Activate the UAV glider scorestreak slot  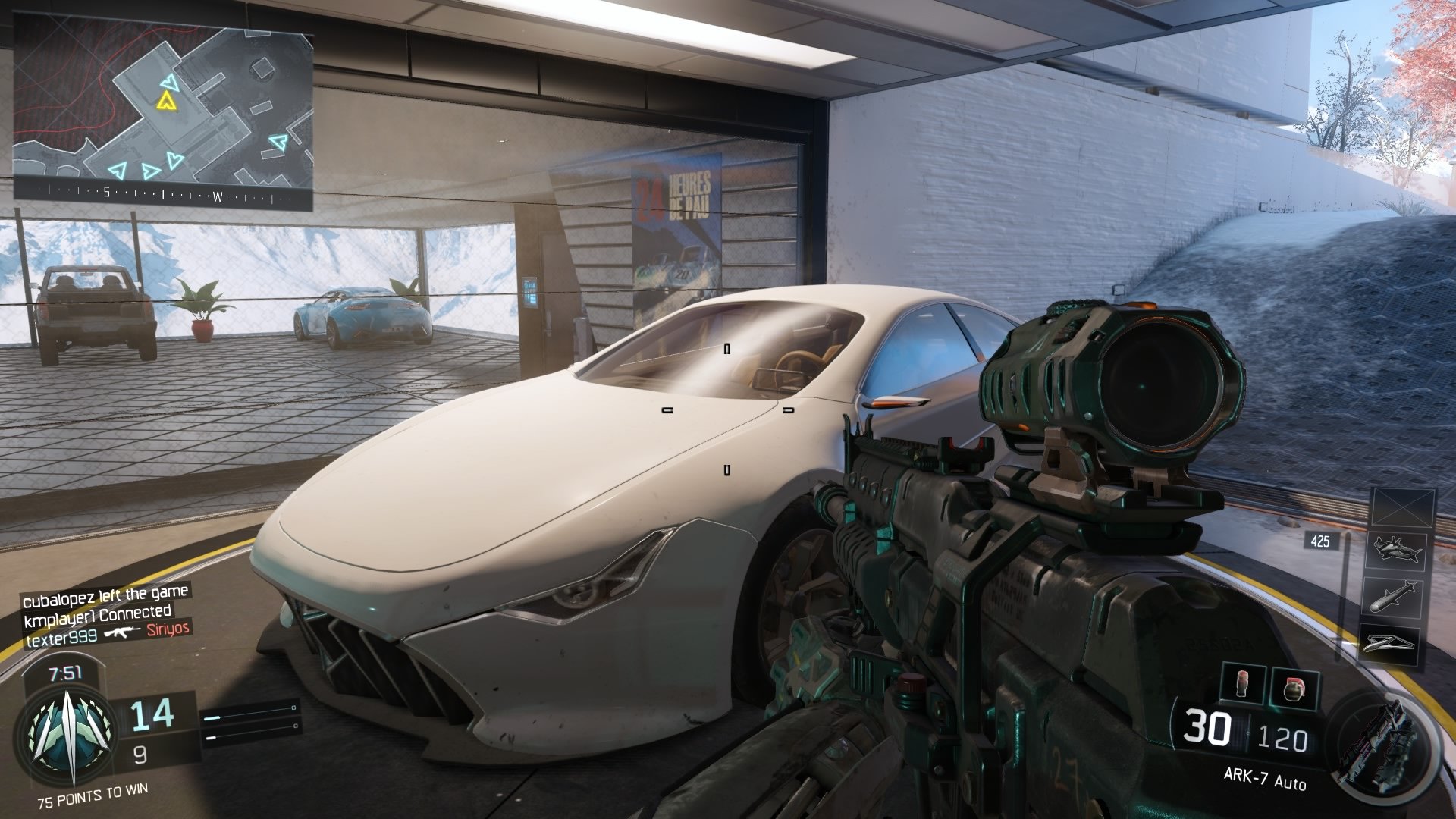click(x=1396, y=643)
